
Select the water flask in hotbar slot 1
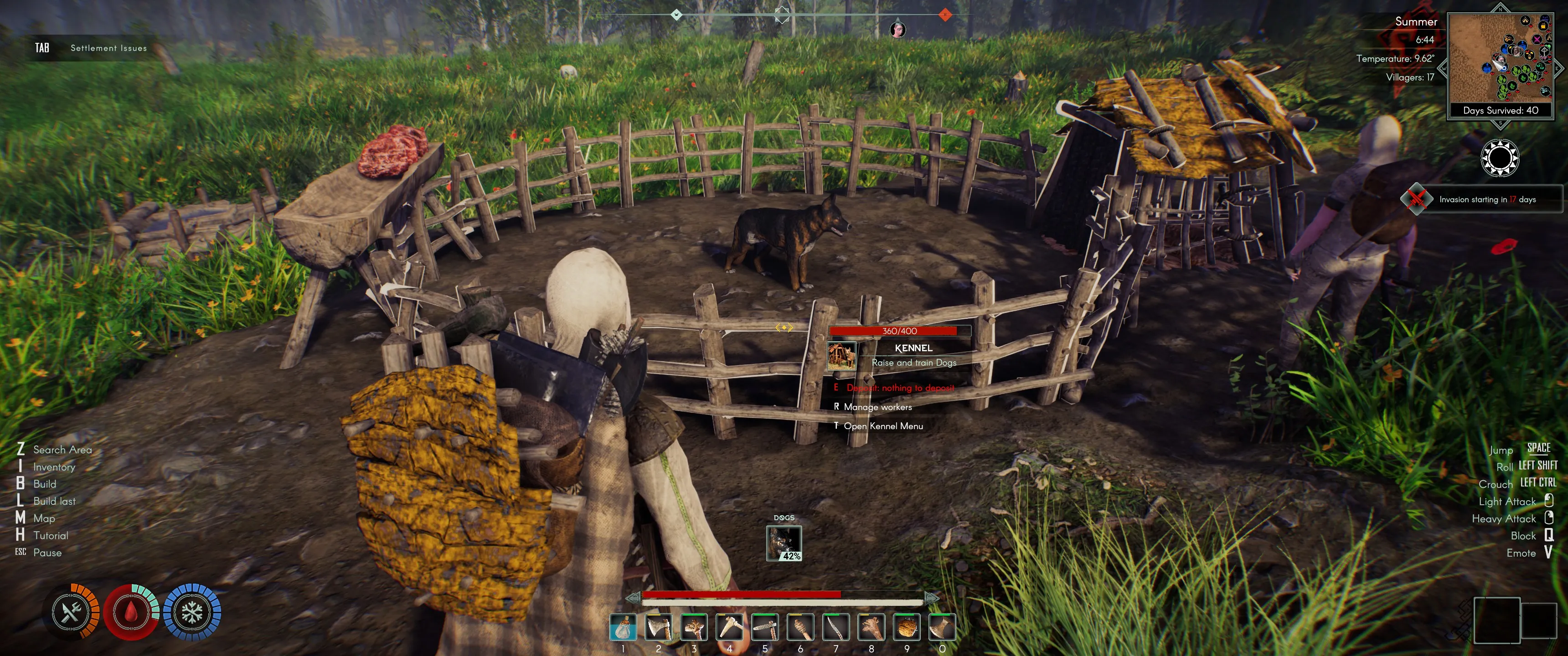pos(623,627)
